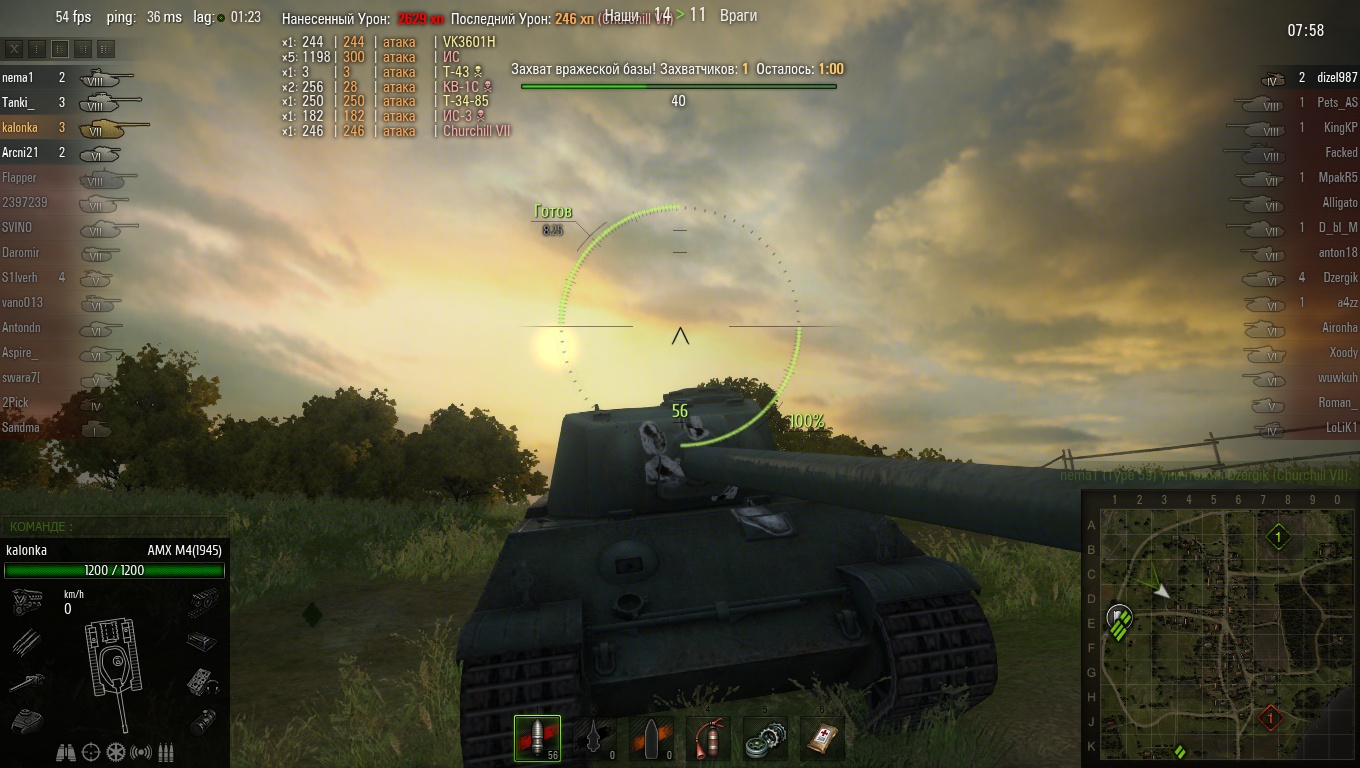Select the turret module icon in damage panel
The image size is (1360, 768).
tap(27, 720)
